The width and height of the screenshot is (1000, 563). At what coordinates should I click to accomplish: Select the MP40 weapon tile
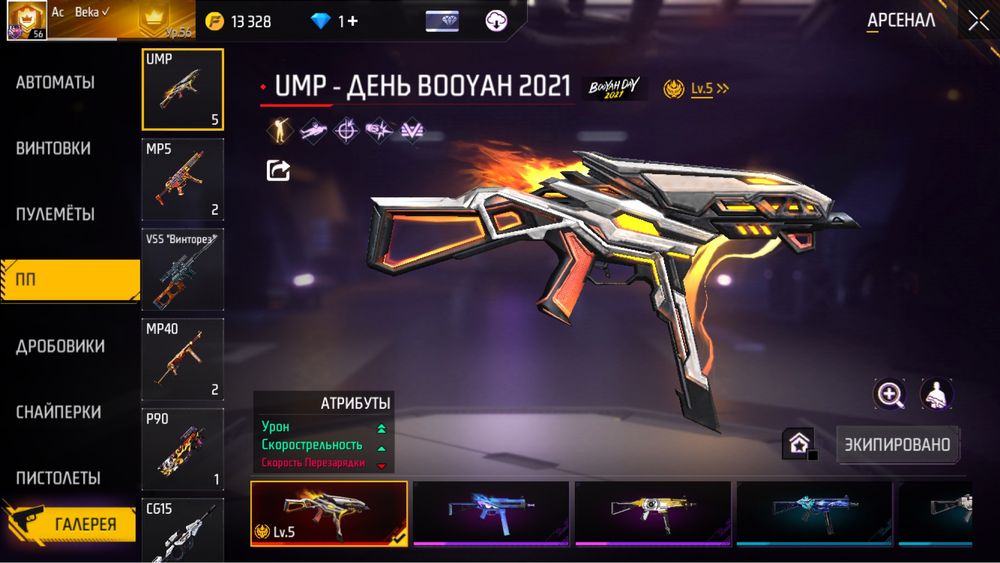[x=183, y=359]
